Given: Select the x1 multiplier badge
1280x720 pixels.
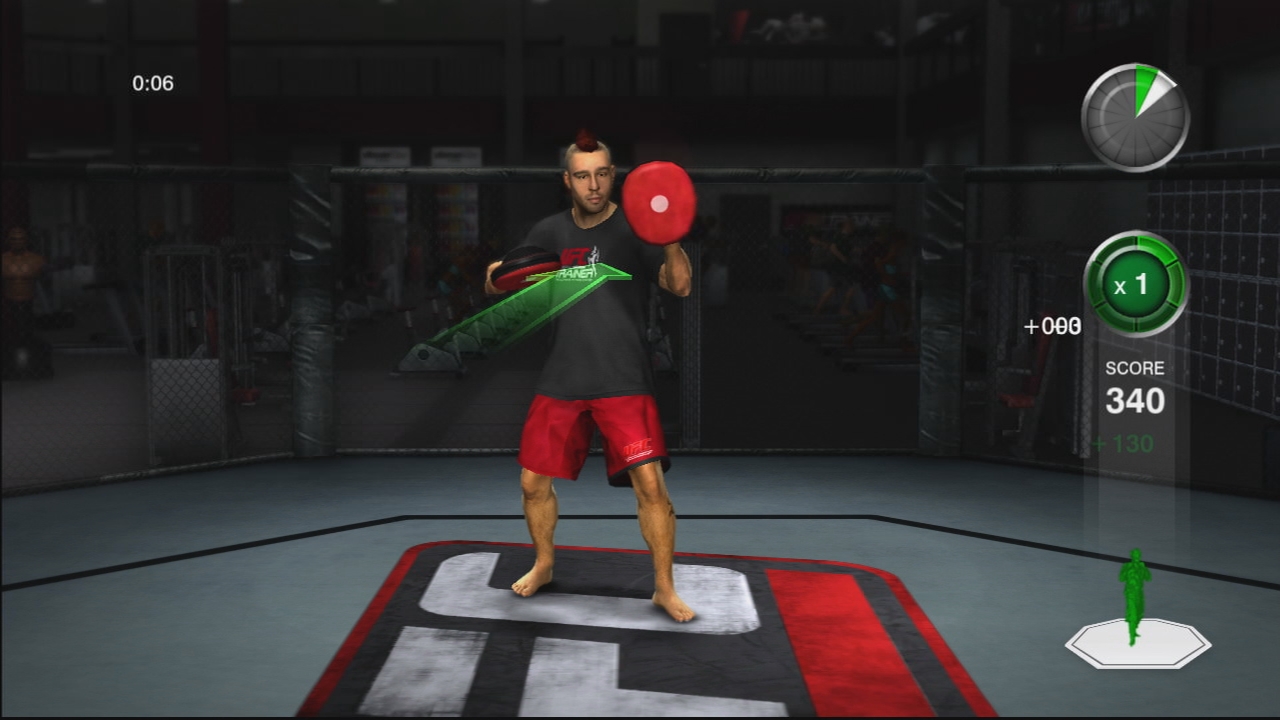Looking at the screenshot, I should click(1135, 283).
